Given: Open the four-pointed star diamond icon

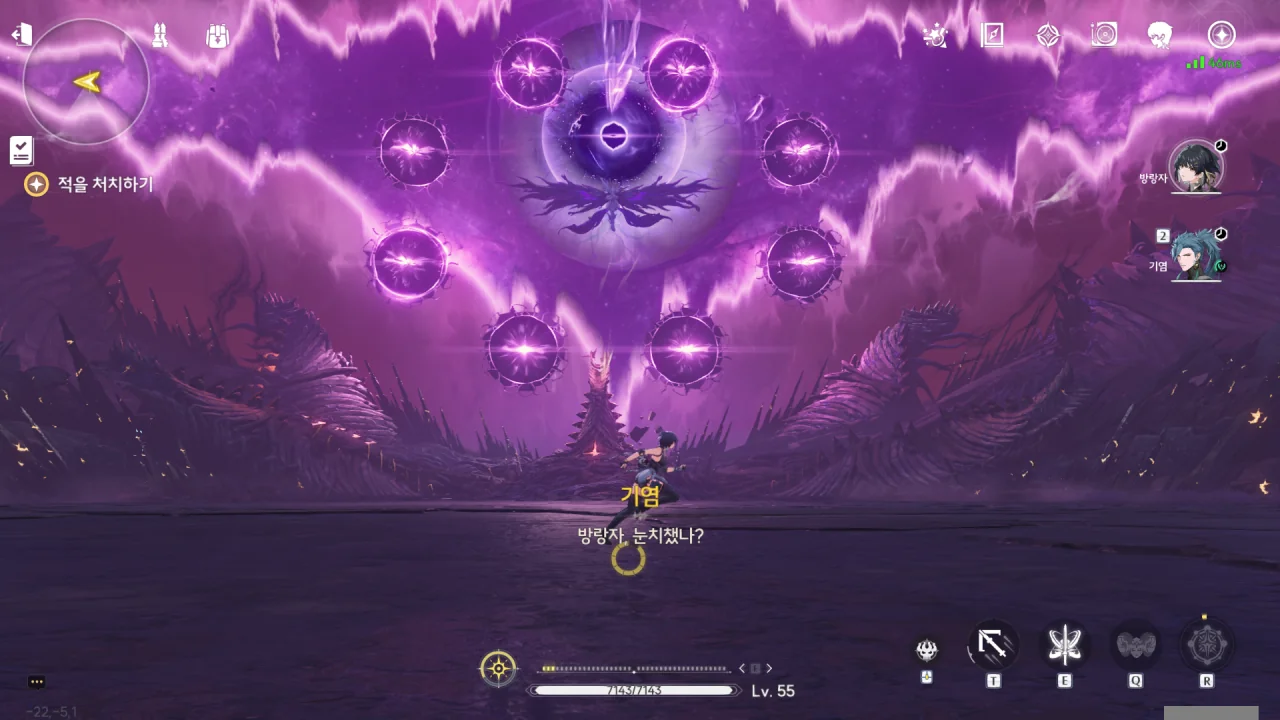Looking at the screenshot, I should (x=1048, y=35).
